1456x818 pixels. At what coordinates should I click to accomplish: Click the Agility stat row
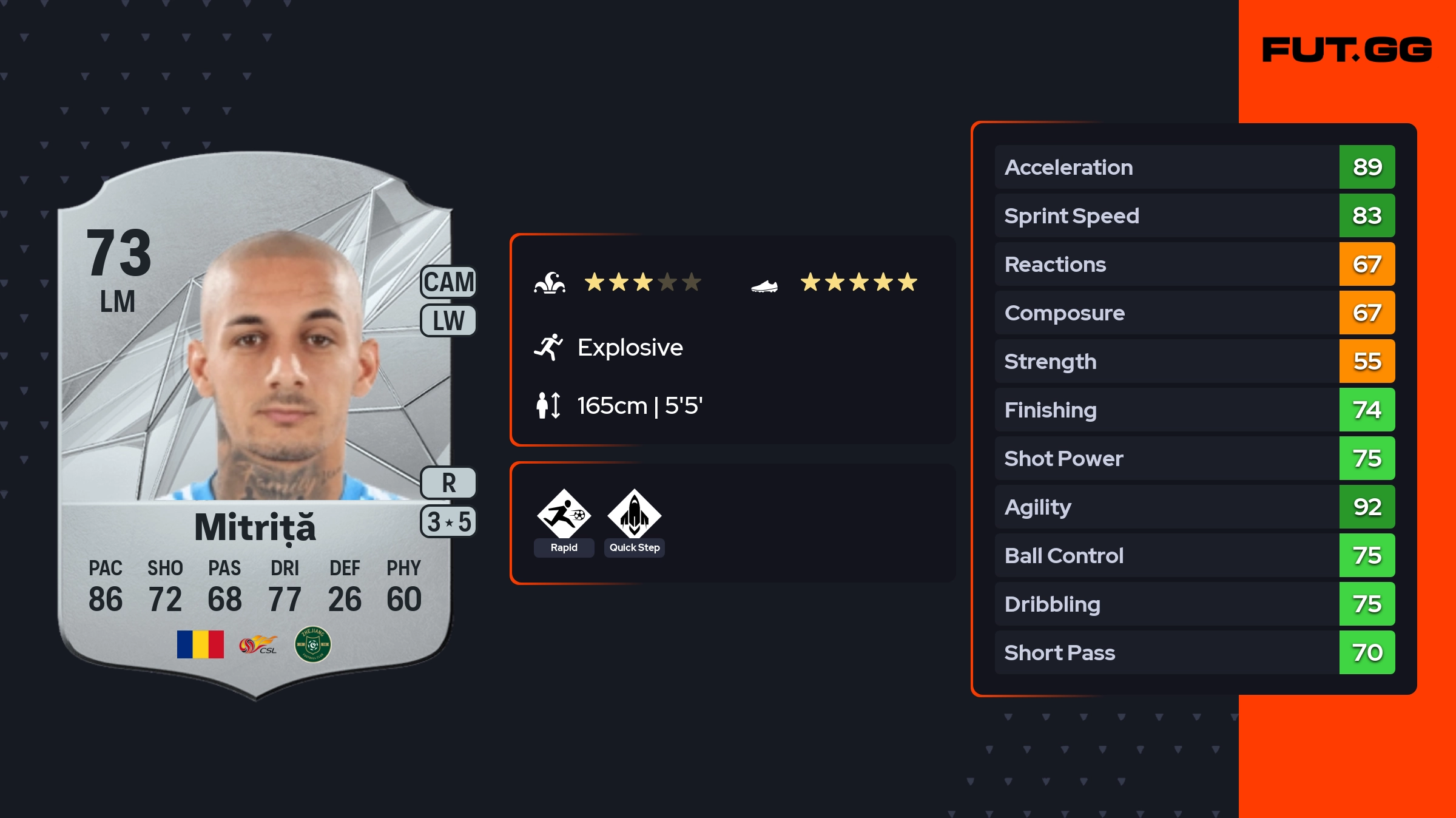1194,507
